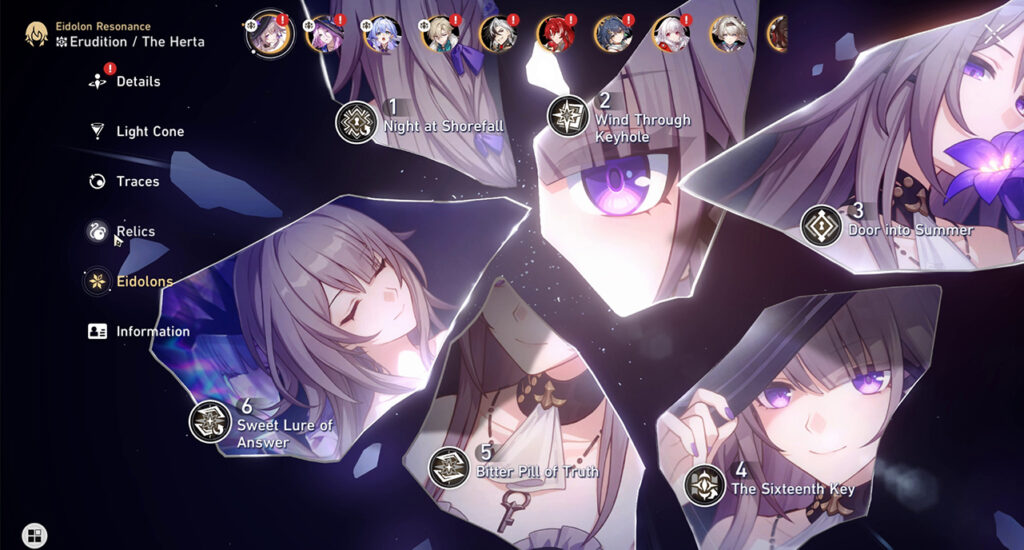Pick the blonde character with teal outfit
Screen dimensions: 1024x550
pyautogui.click(x=440, y=34)
